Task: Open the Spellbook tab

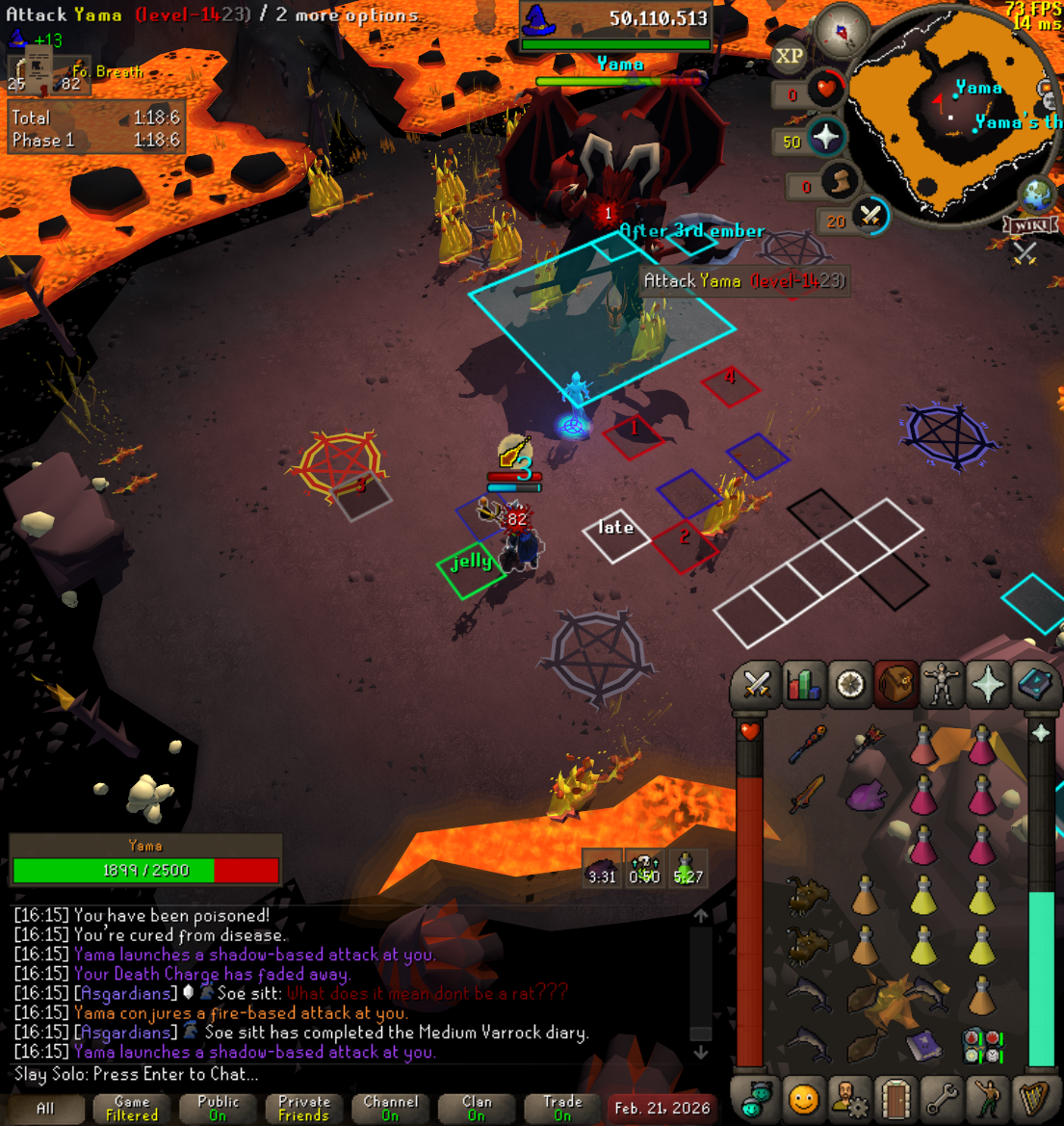Action: tap(1034, 686)
